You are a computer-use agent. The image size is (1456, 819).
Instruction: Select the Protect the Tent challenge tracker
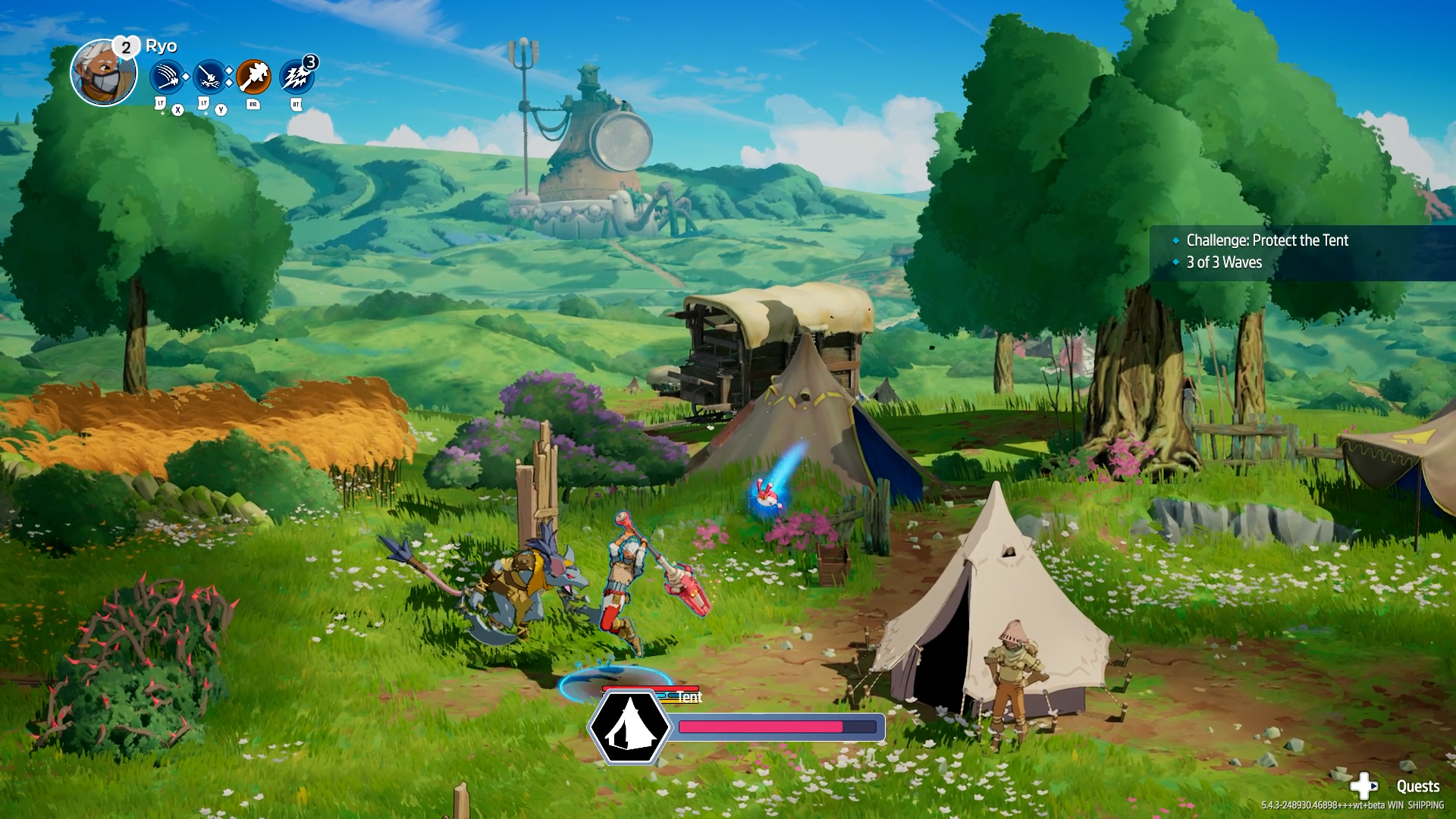pyautogui.click(x=1266, y=240)
